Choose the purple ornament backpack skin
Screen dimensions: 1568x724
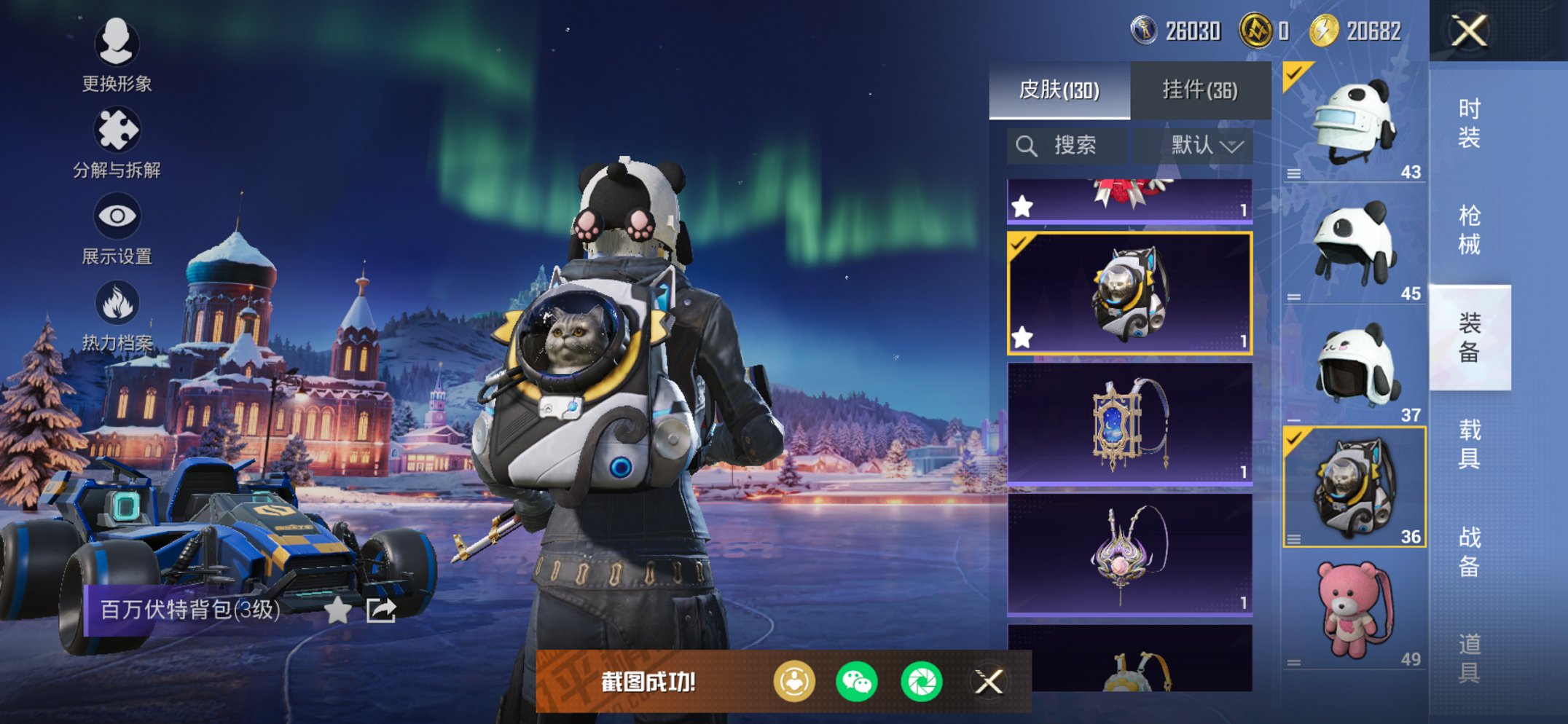(x=1129, y=554)
